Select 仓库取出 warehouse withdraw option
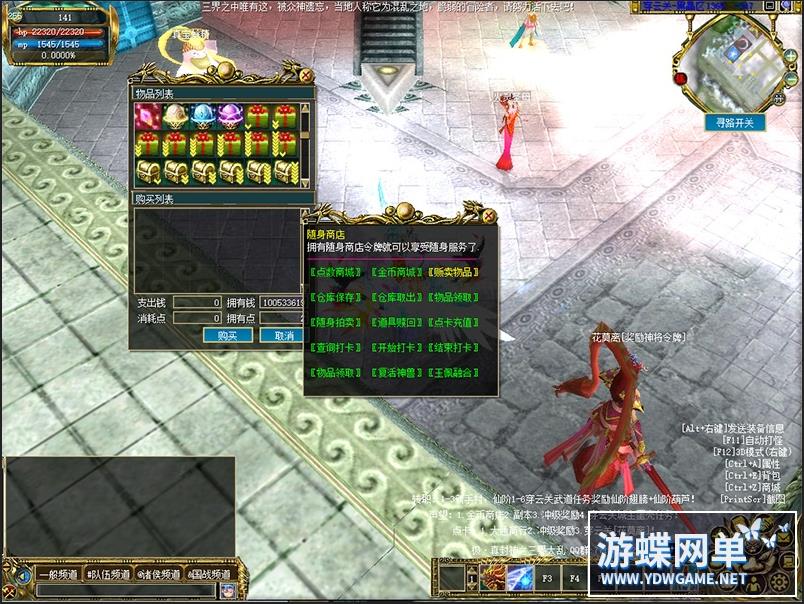This screenshot has width=804, height=604. pos(396,297)
